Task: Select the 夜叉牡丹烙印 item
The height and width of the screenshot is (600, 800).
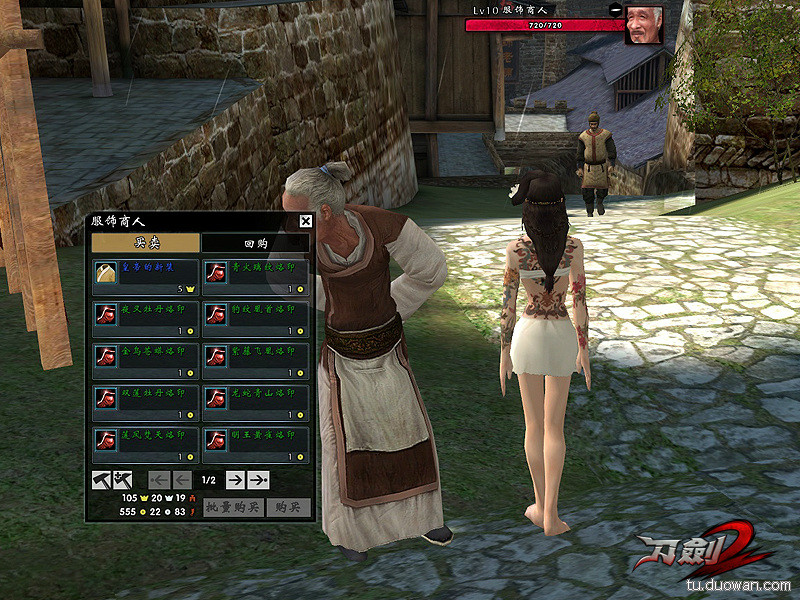Action: [145, 318]
